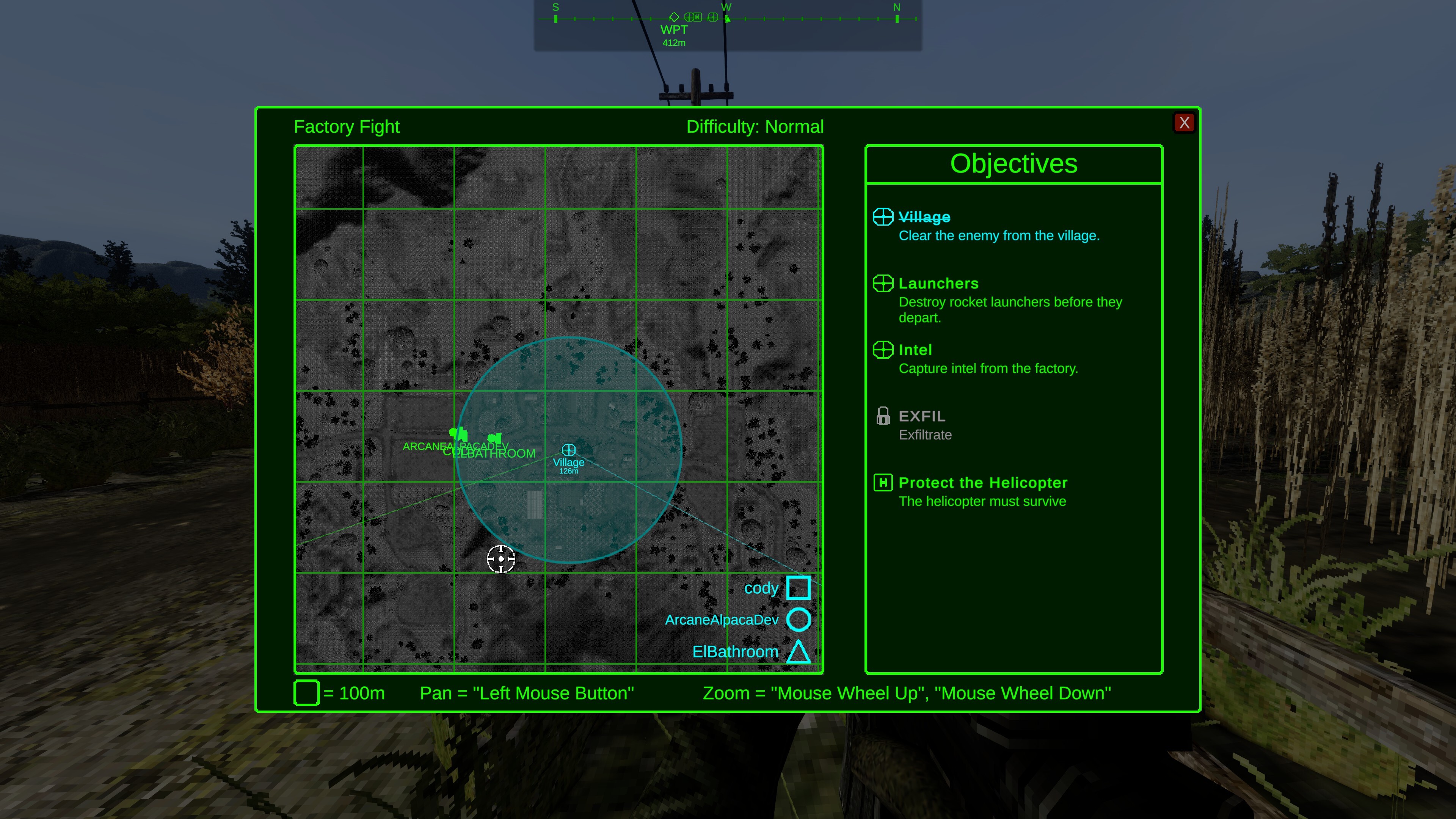Select the Village waypoint marker on the map
The image size is (1456, 819).
[x=569, y=450]
